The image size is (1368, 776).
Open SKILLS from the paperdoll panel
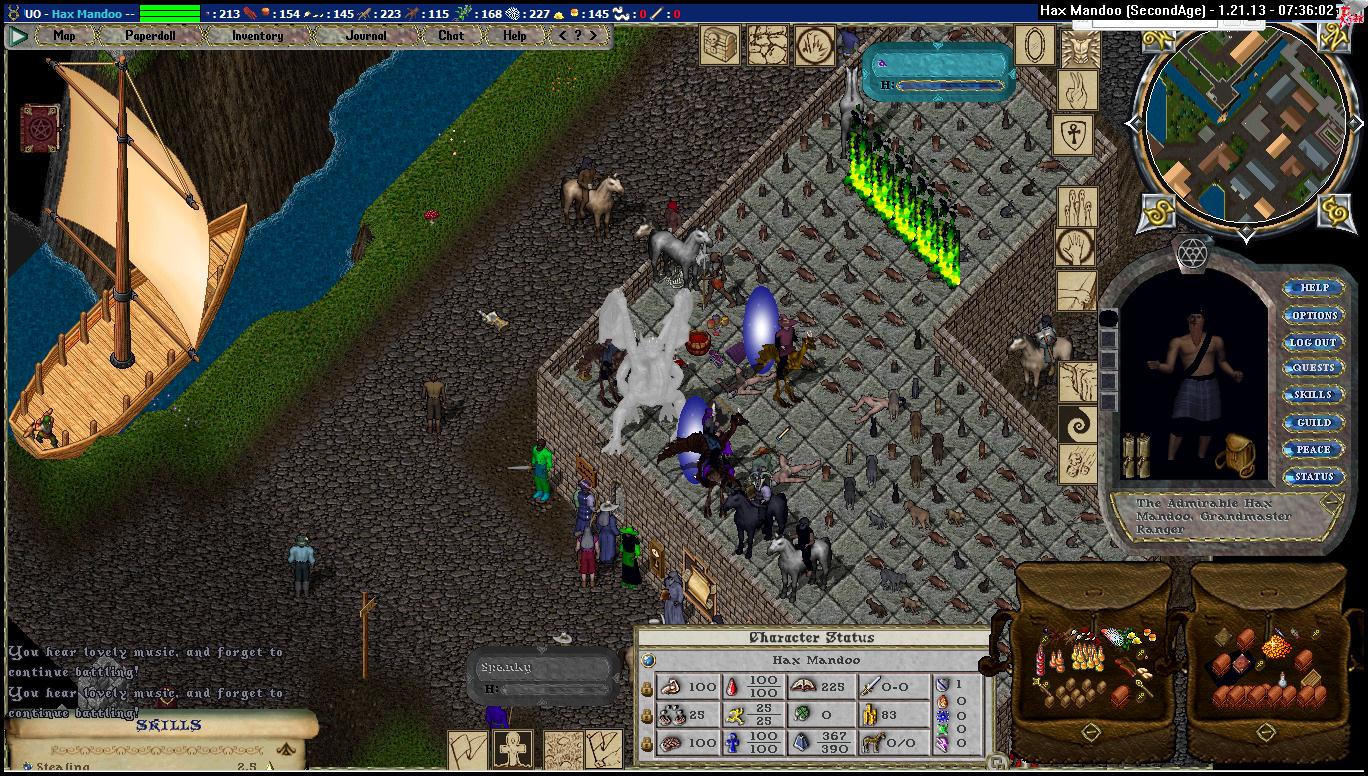tap(1313, 395)
